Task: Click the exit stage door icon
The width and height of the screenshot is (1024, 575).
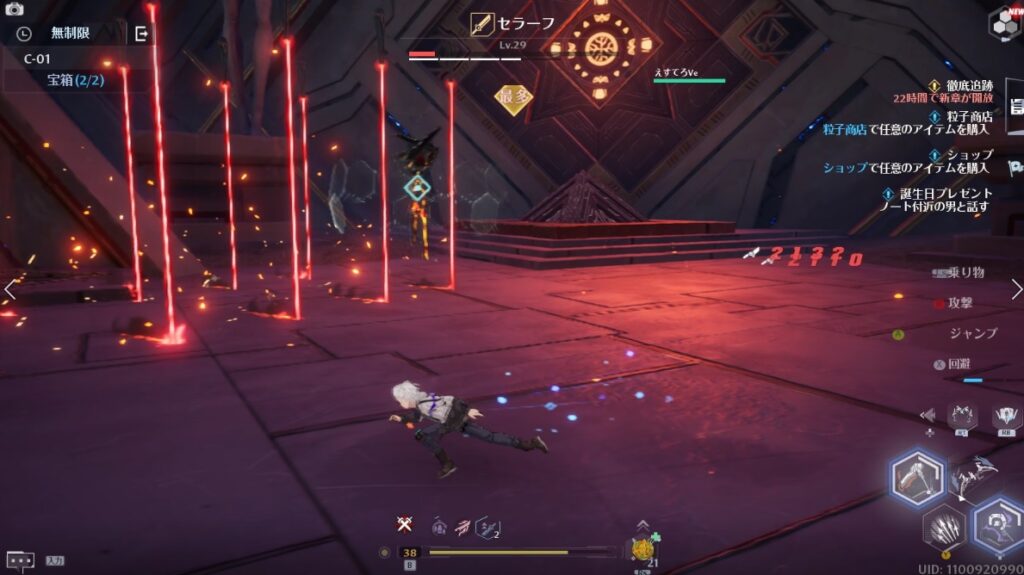Action: click(141, 34)
